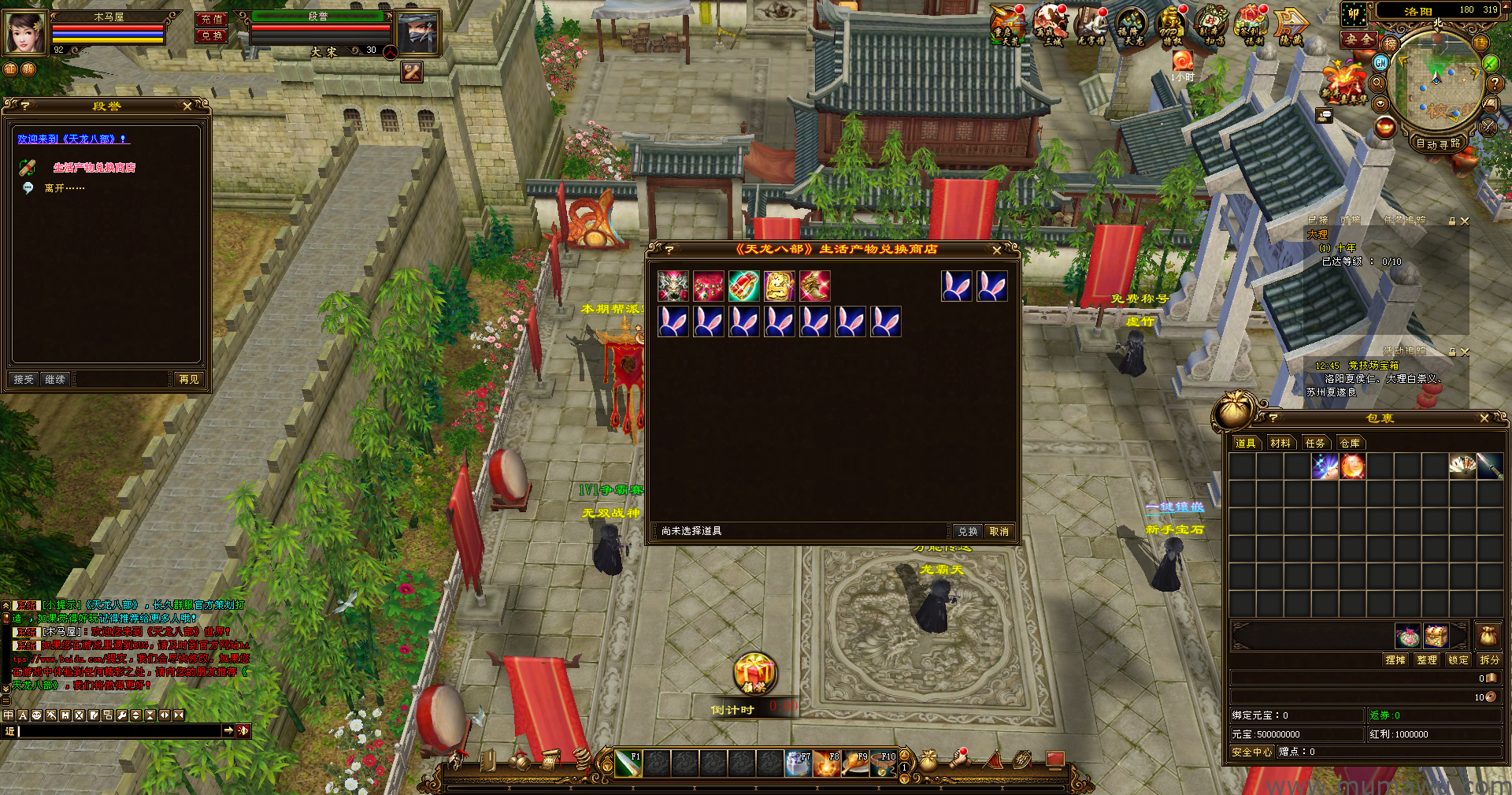Click the 兑换 exchange button in shop
Image resolution: width=1512 pixels, height=795 pixels.
point(968,532)
